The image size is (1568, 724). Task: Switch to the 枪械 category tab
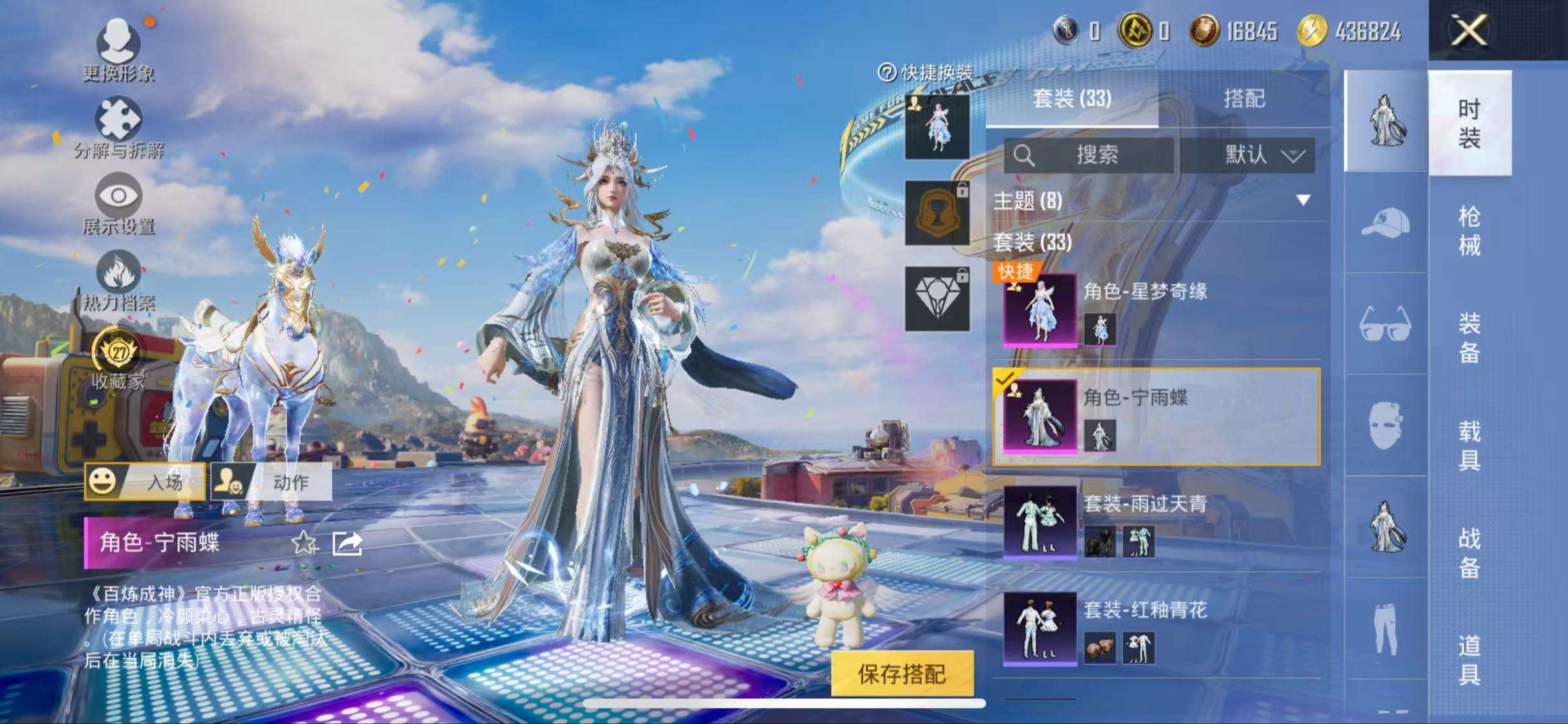[x=1469, y=230]
